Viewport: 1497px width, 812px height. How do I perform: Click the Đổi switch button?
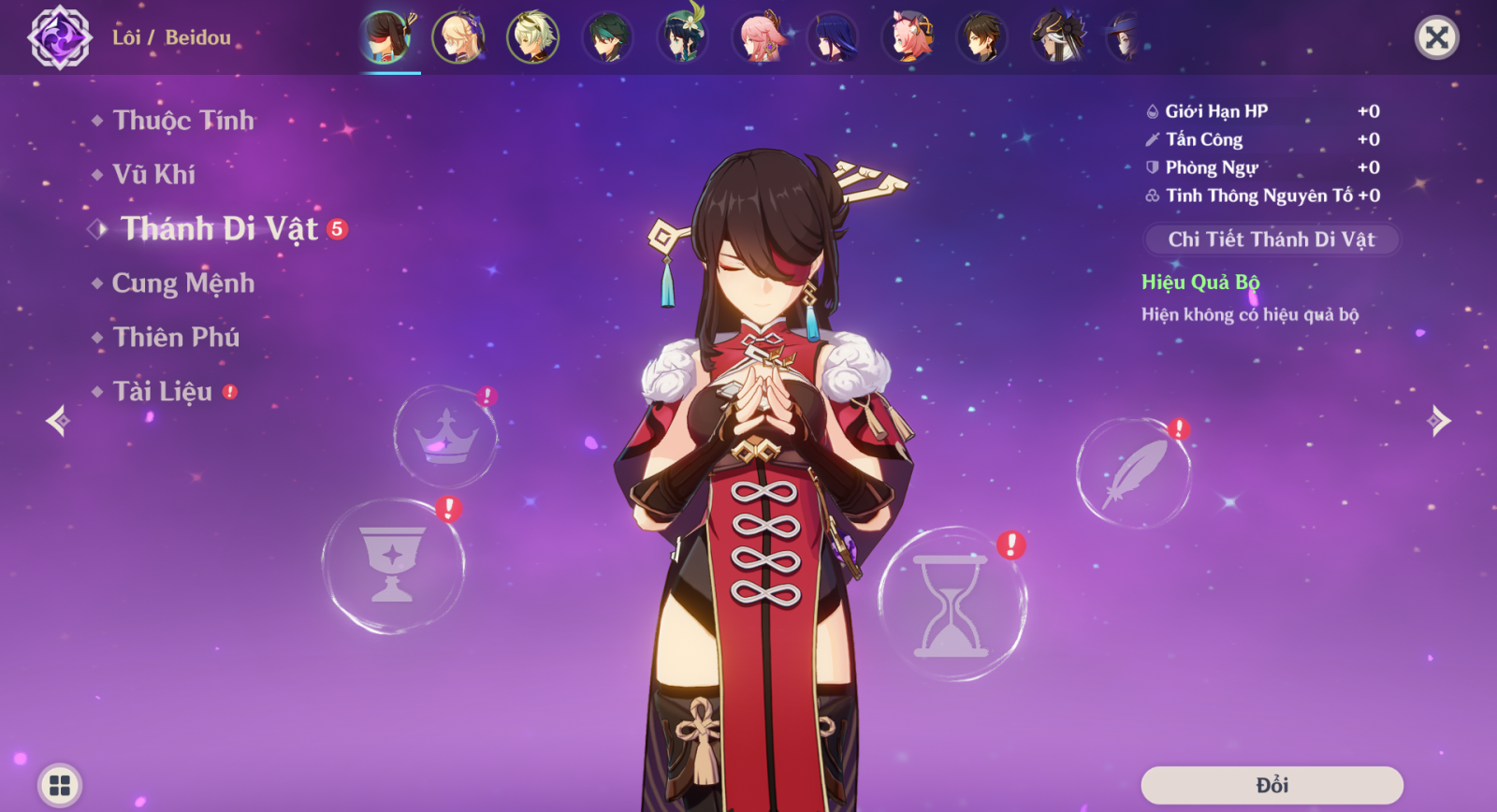(x=1272, y=785)
